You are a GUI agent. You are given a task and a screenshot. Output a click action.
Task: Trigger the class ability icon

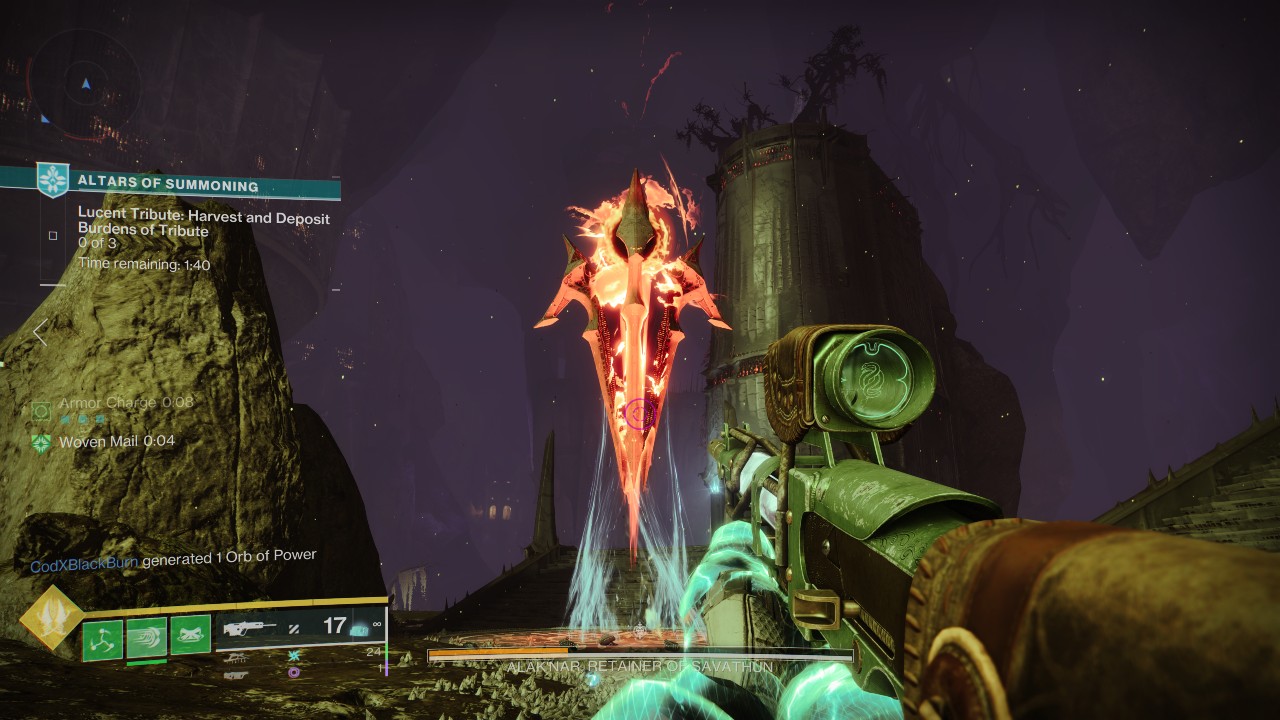click(191, 635)
